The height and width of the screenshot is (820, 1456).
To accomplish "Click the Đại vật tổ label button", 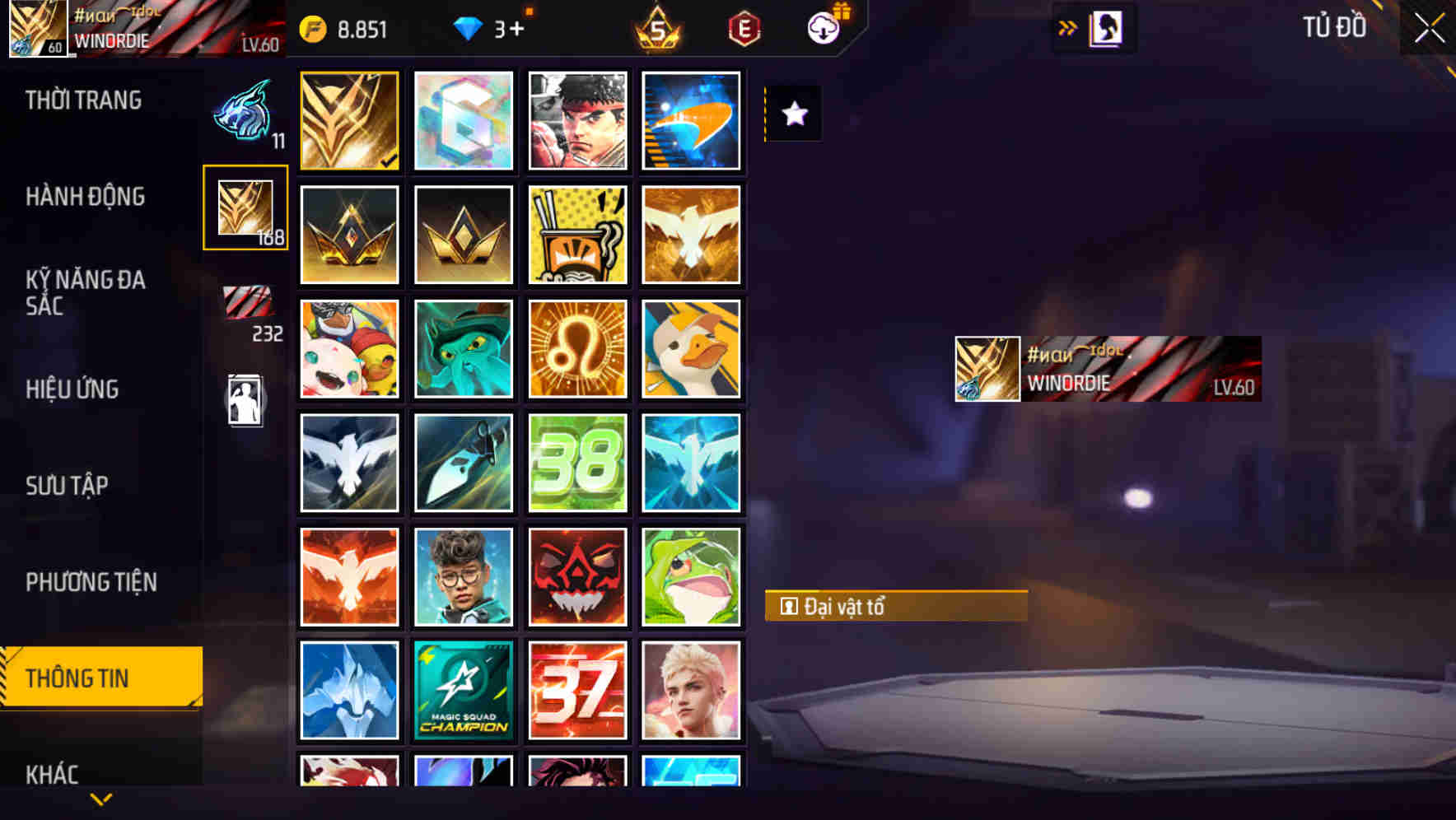I will tap(894, 607).
